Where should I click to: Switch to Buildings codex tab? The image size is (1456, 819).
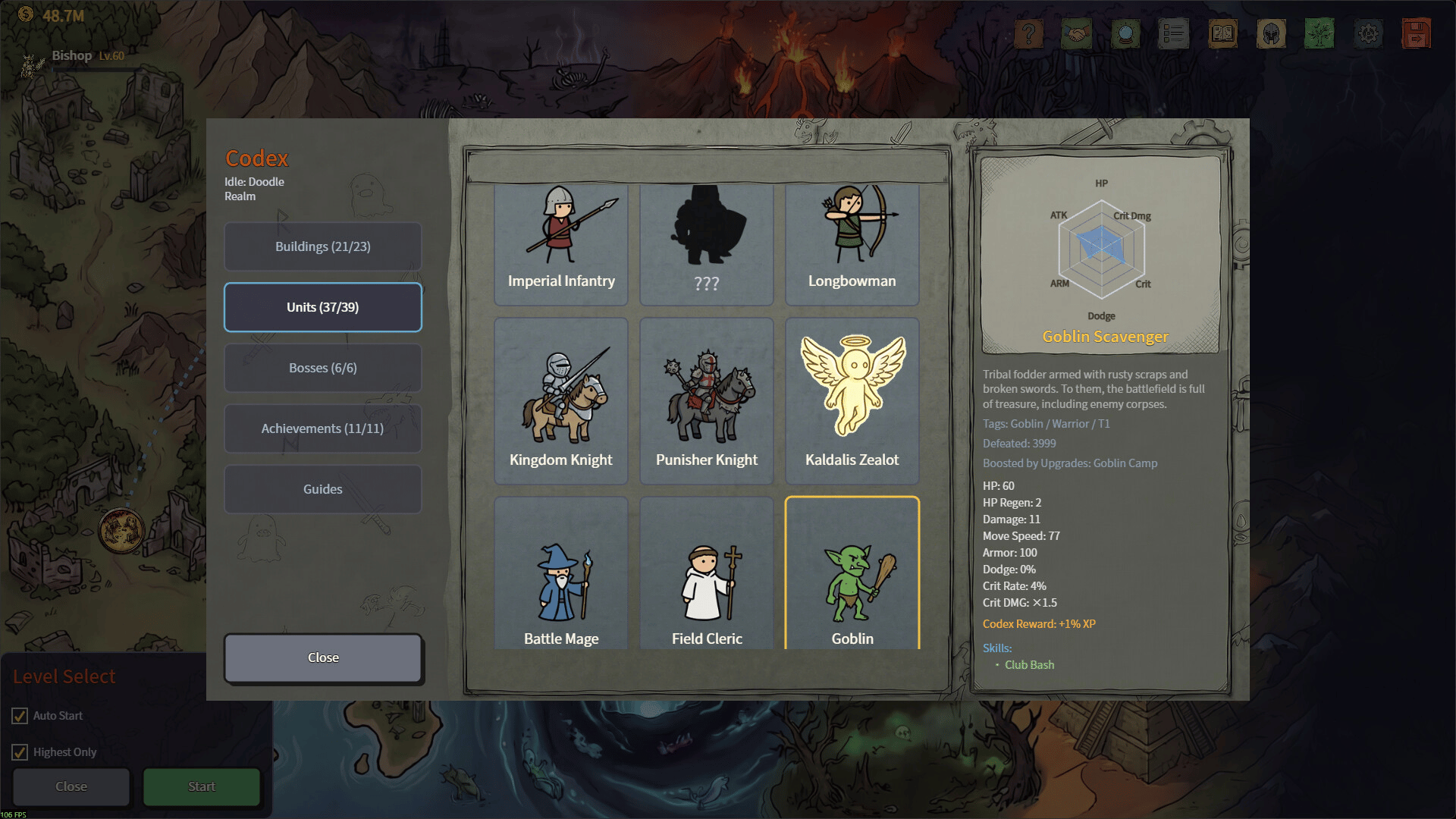click(322, 246)
